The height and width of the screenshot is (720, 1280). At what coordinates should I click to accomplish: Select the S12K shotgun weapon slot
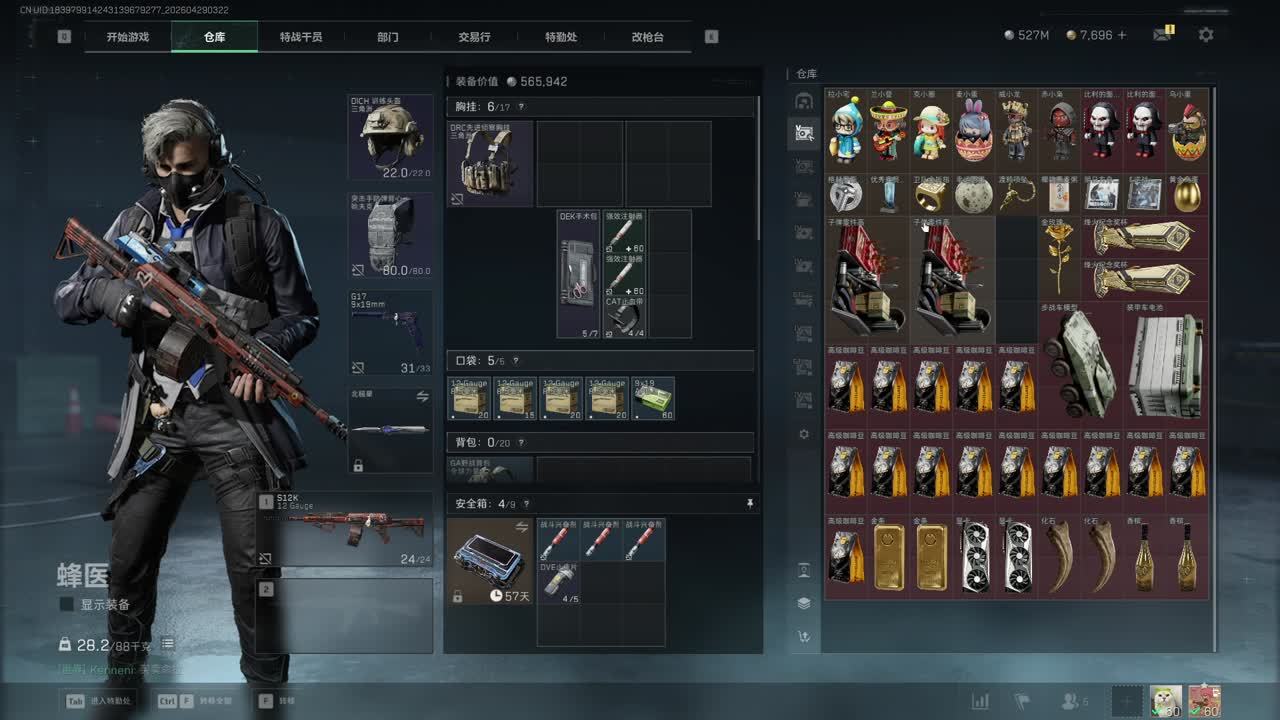[345, 529]
